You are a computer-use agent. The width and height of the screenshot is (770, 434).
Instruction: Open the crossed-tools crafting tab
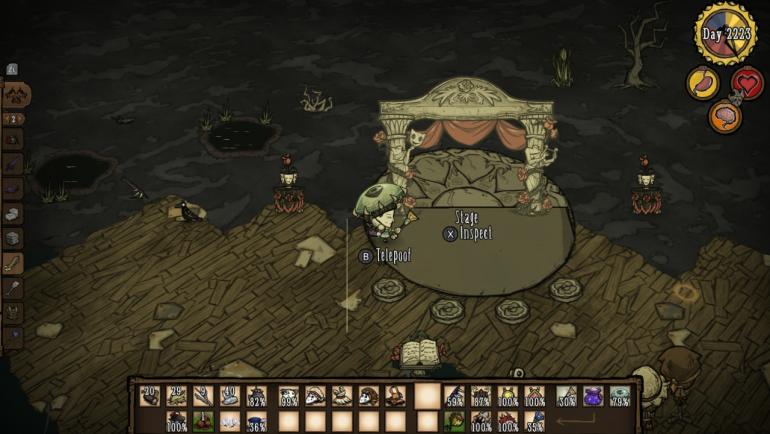tap(14, 95)
